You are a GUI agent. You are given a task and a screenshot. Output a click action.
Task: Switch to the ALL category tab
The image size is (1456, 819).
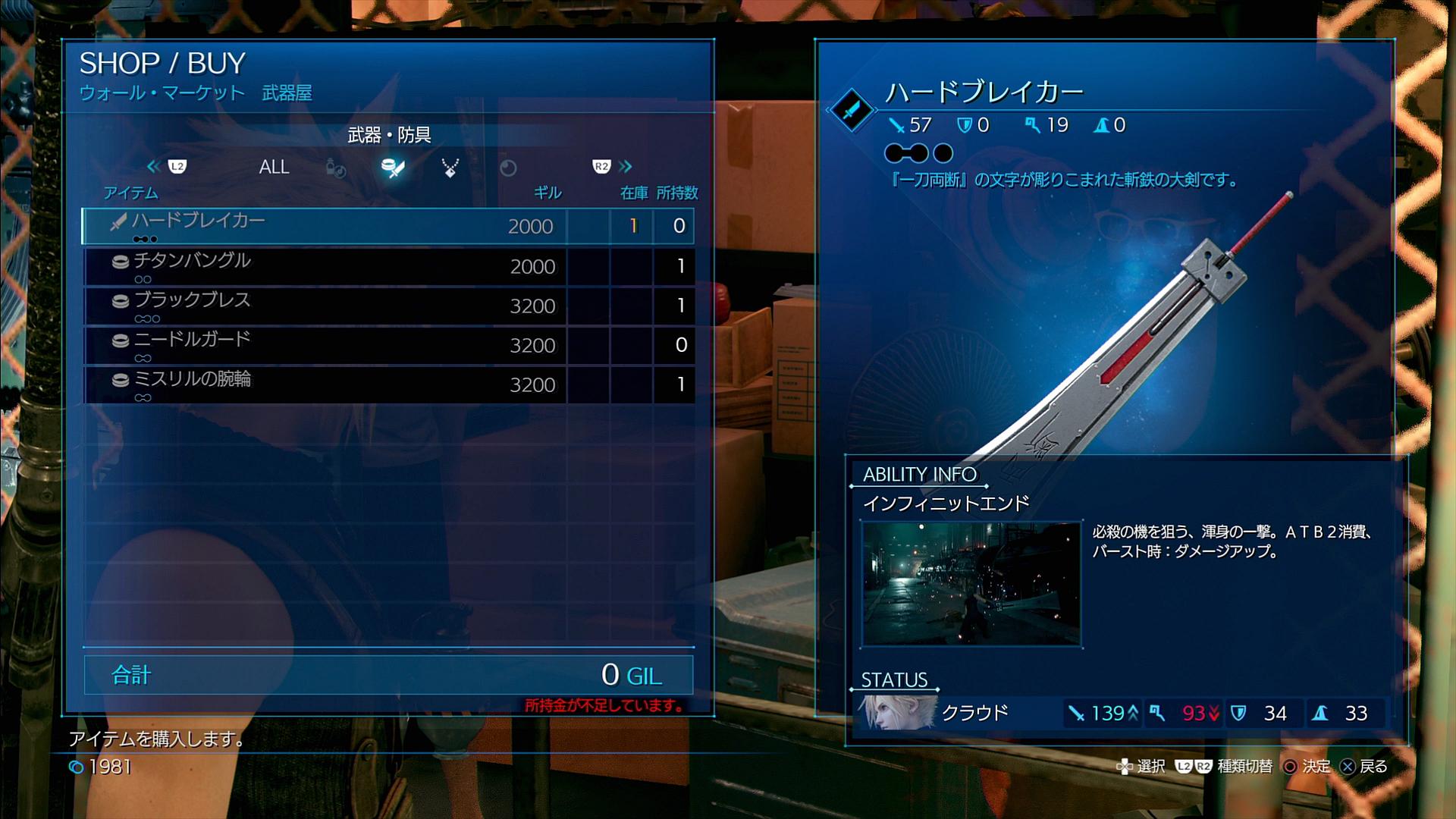pyautogui.click(x=274, y=167)
